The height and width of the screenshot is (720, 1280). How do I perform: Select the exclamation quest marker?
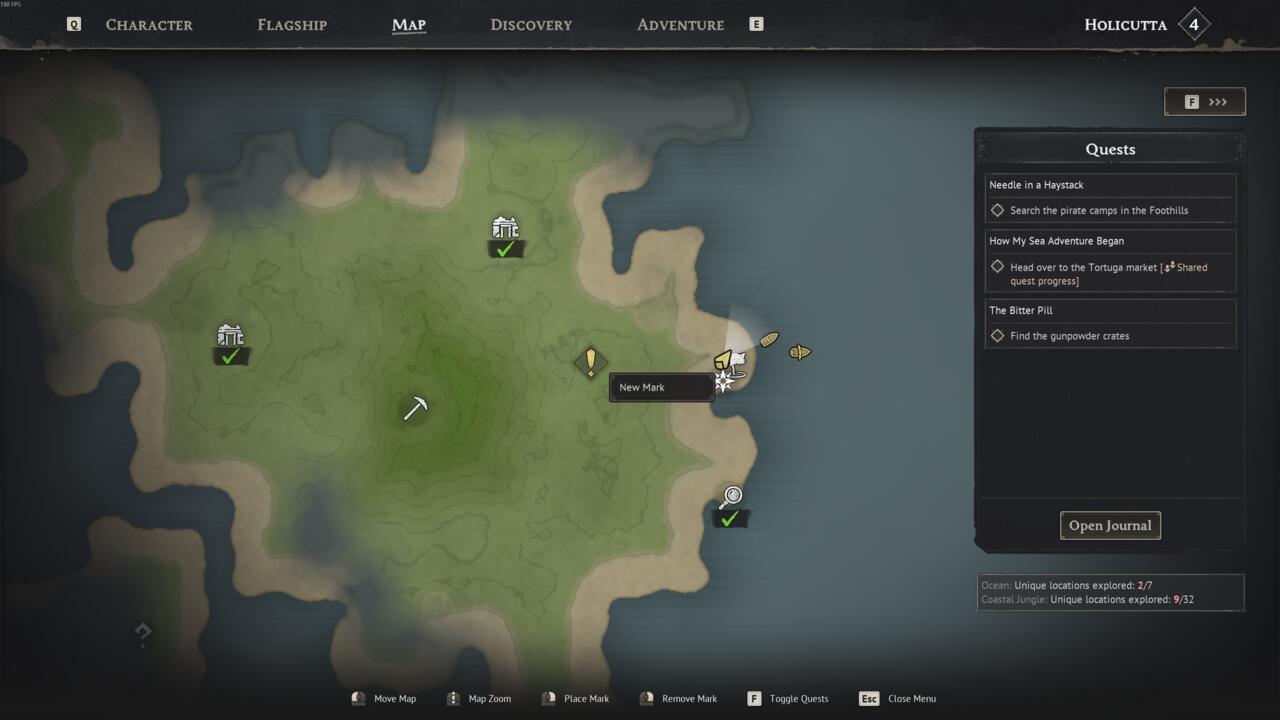[590, 361]
